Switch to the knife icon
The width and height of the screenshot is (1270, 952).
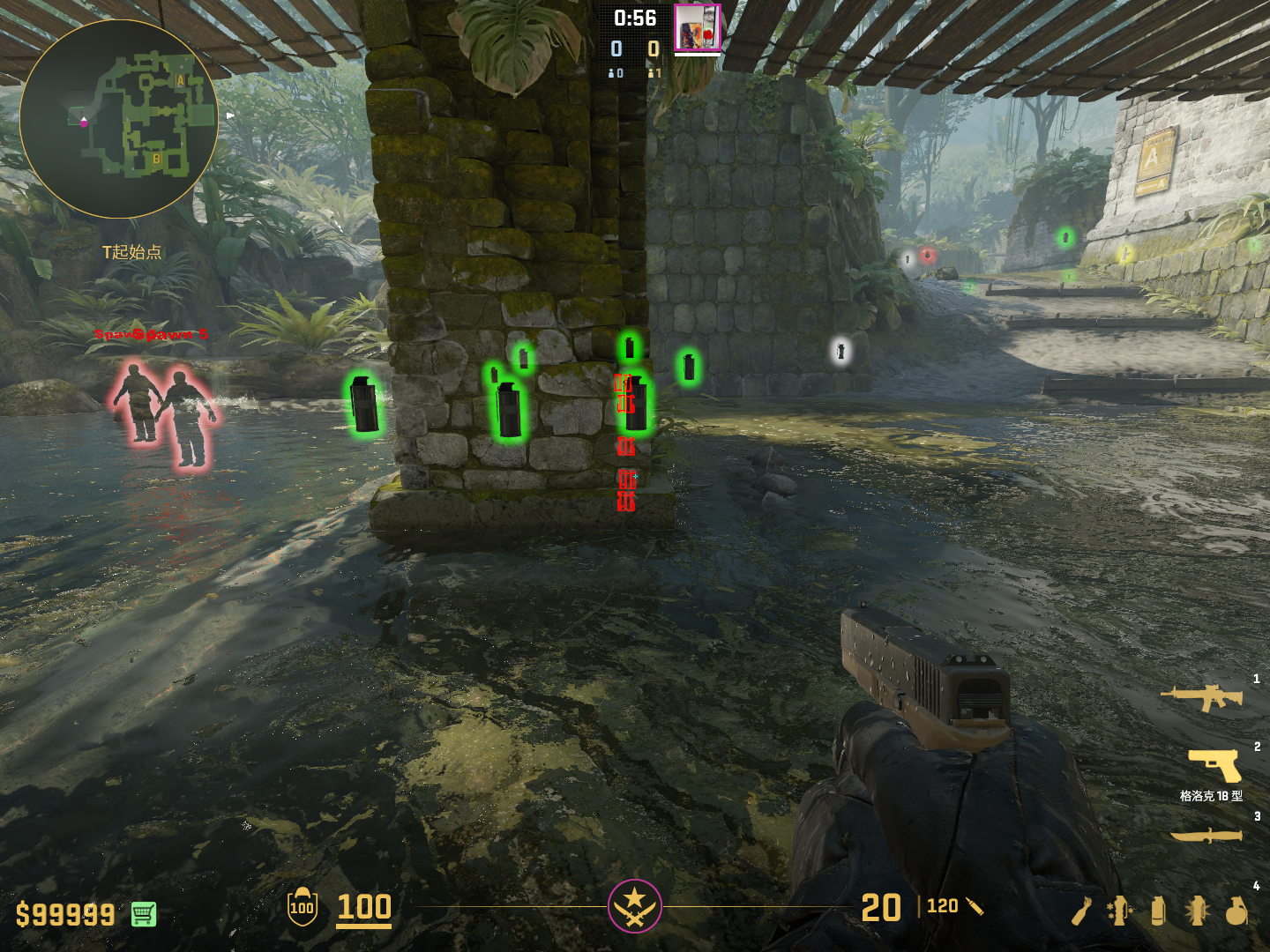point(1206,835)
